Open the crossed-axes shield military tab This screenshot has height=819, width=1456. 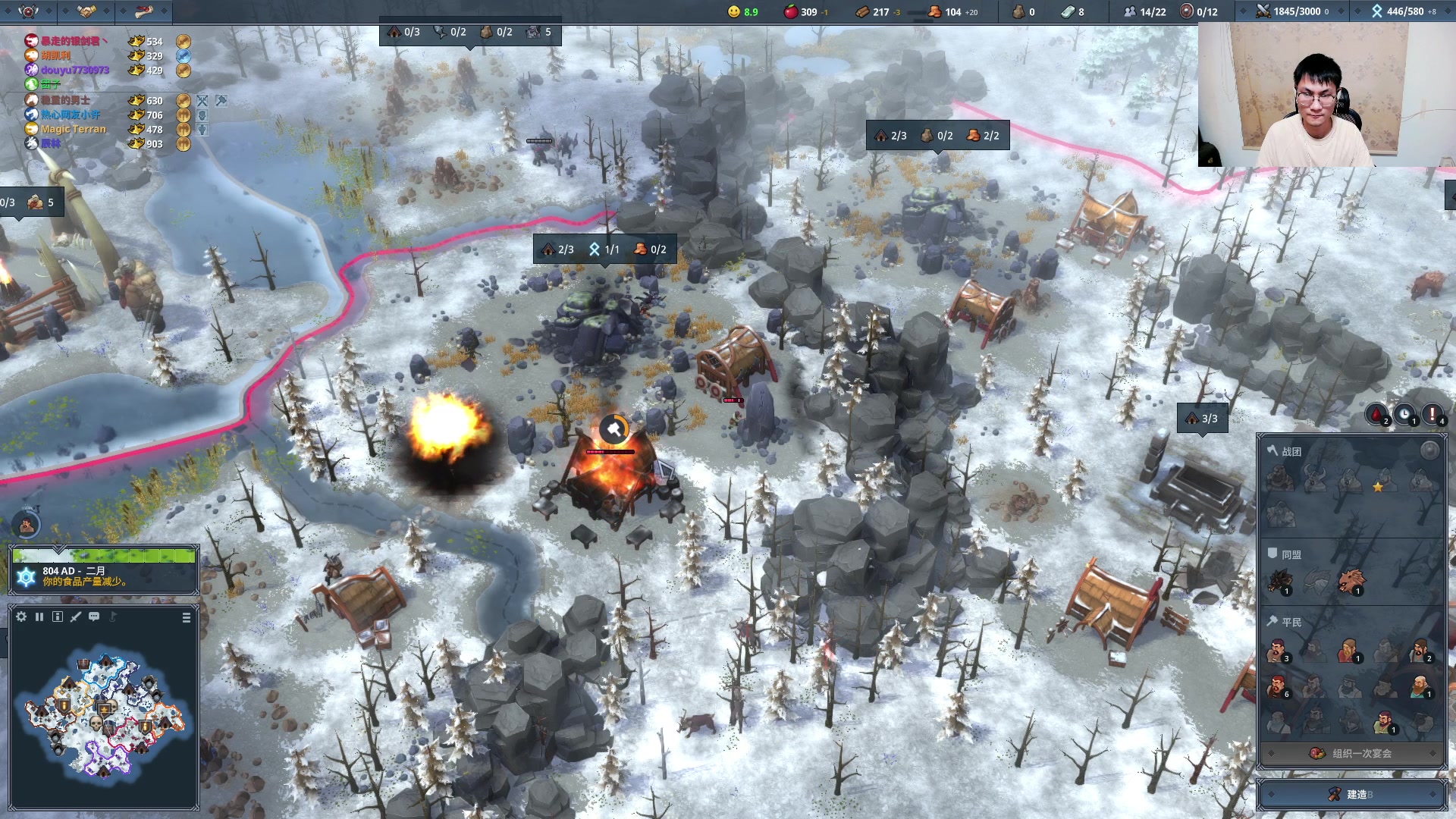coord(28,11)
